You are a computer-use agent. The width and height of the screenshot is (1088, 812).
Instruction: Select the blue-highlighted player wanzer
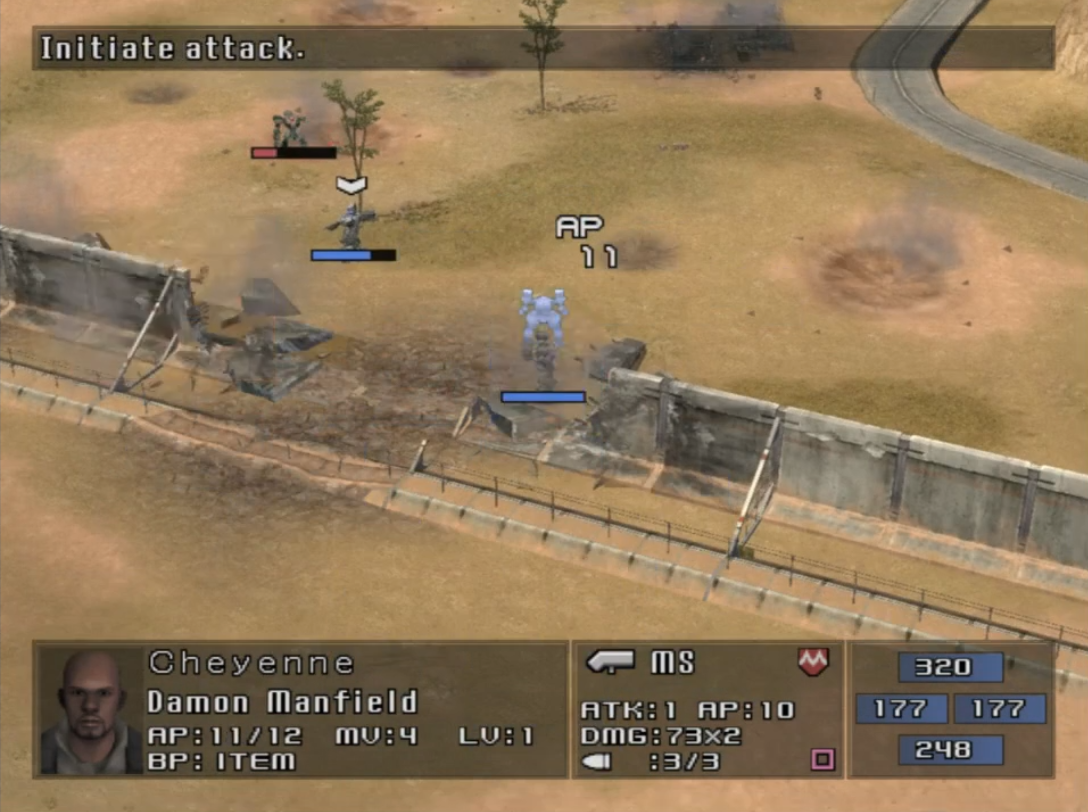[x=543, y=330]
